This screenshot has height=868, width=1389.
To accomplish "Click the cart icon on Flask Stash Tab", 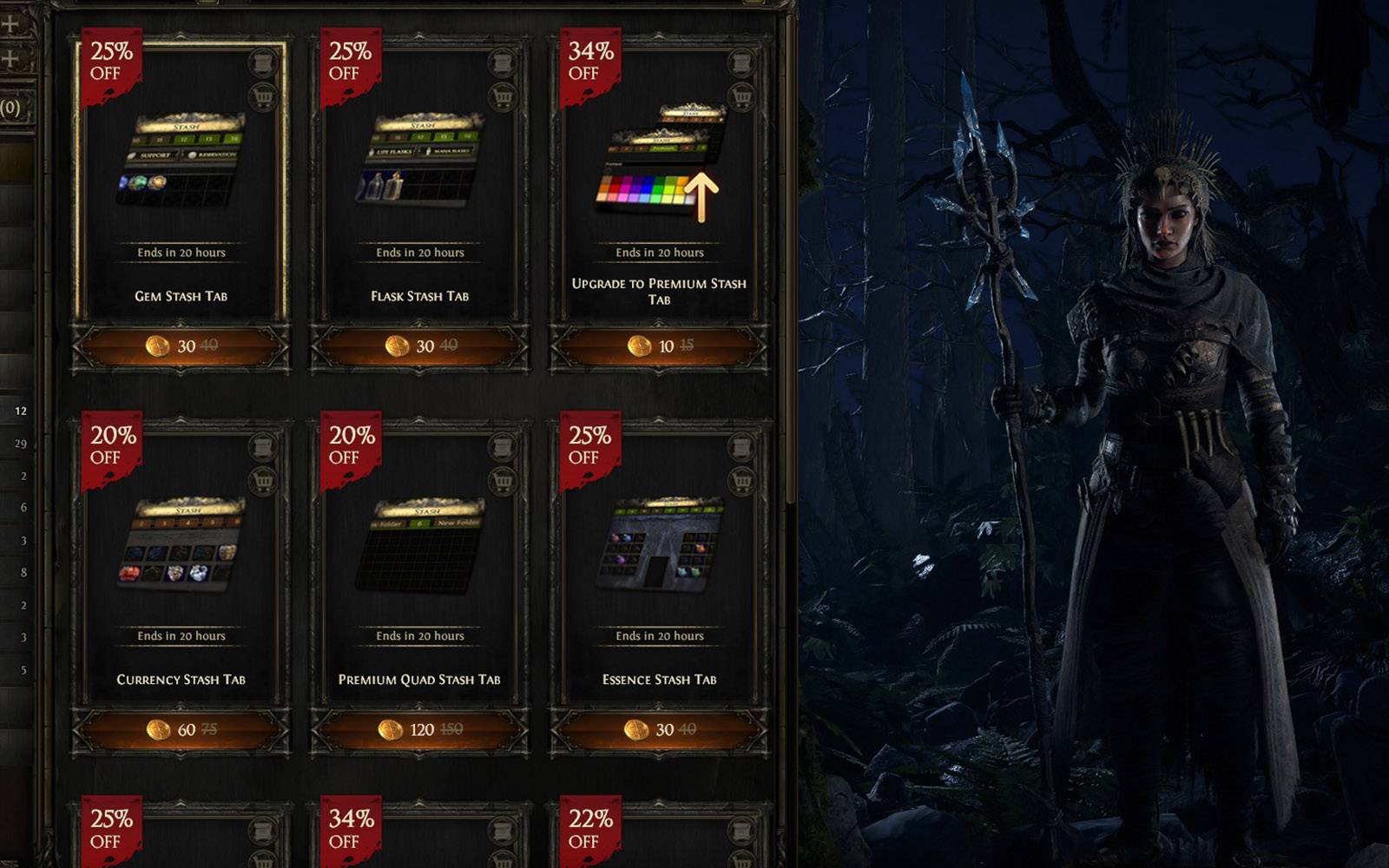I will pos(502,97).
